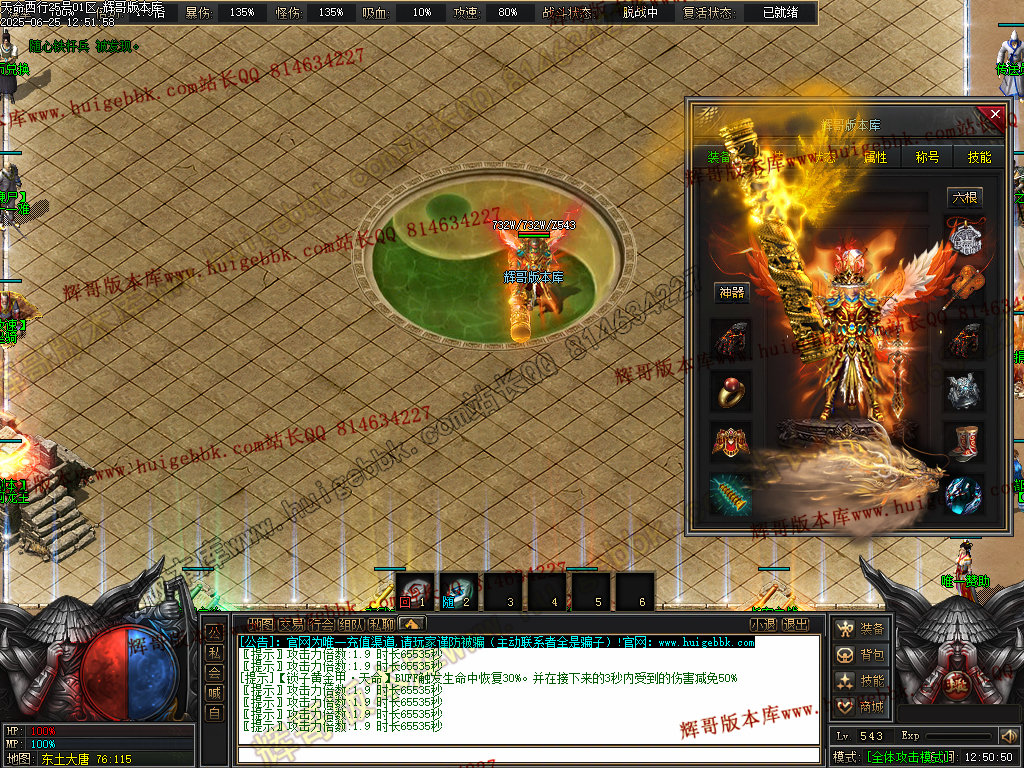Image resolution: width=1024 pixels, height=768 pixels.
Task: Open the 商城 shop
Action: (862, 707)
